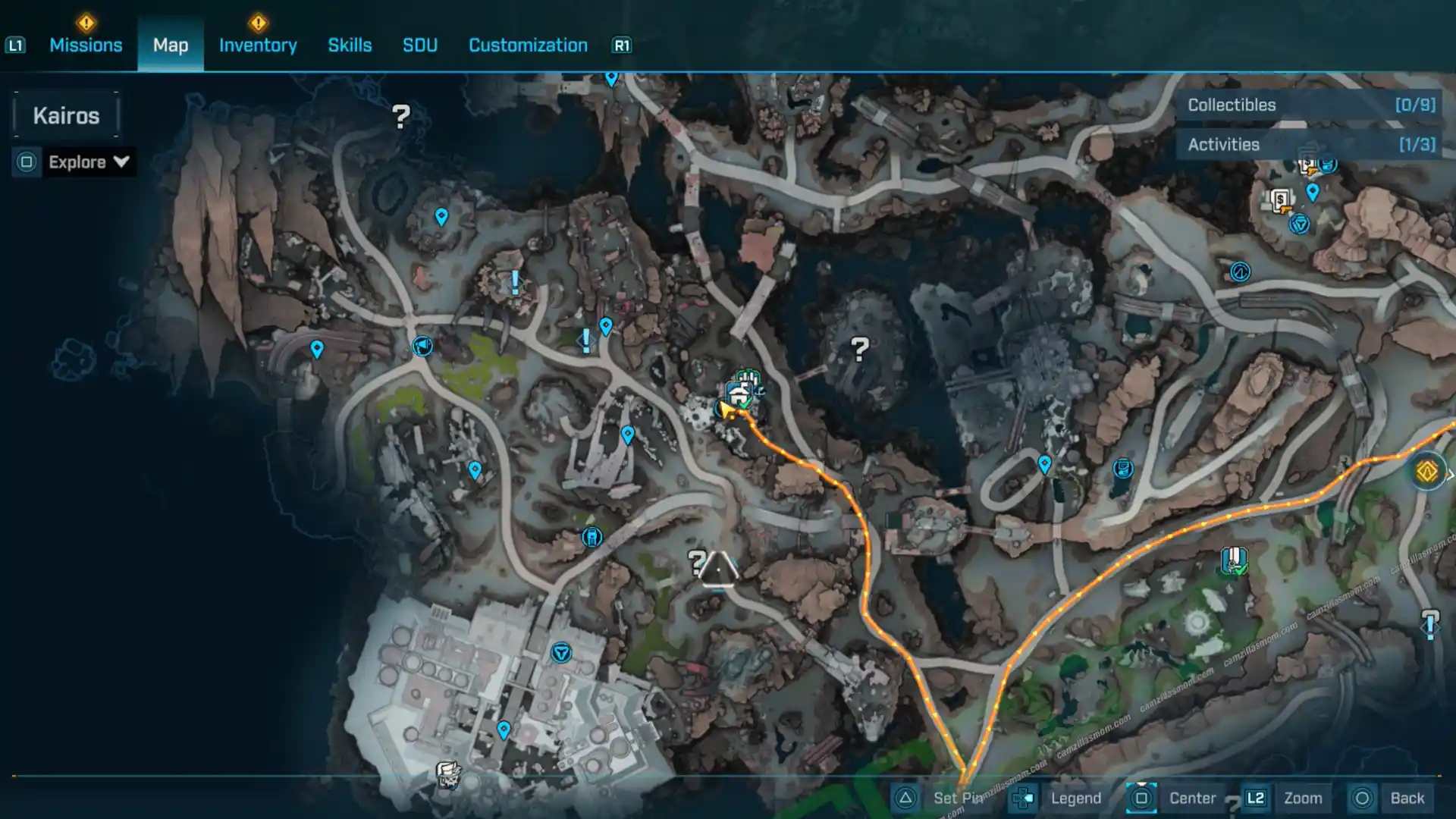Choose the vending machine marker with dollar sign
The height and width of the screenshot is (819, 1456).
click(x=1281, y=201)
